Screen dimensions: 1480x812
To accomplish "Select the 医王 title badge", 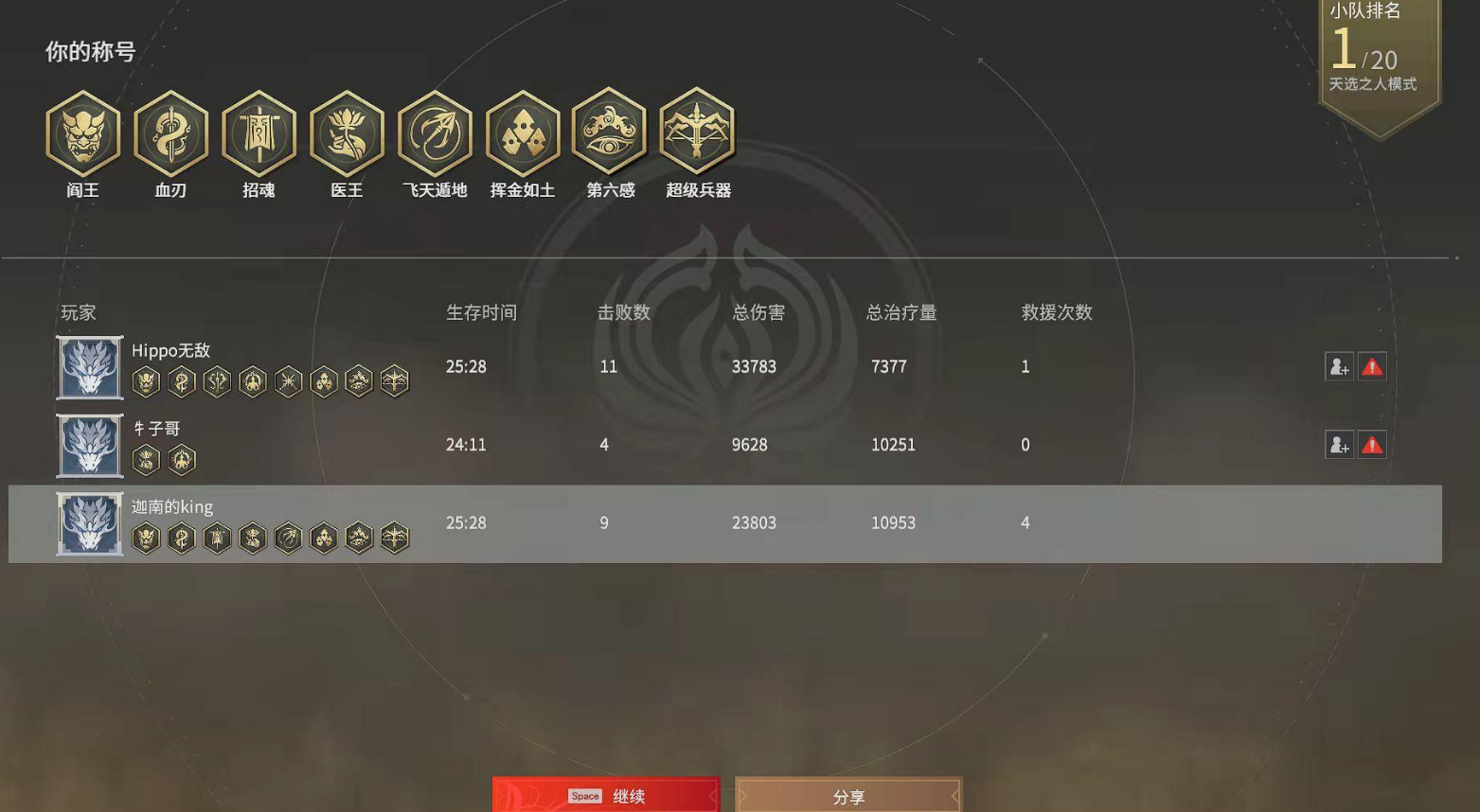I will (x=347, y=133).
